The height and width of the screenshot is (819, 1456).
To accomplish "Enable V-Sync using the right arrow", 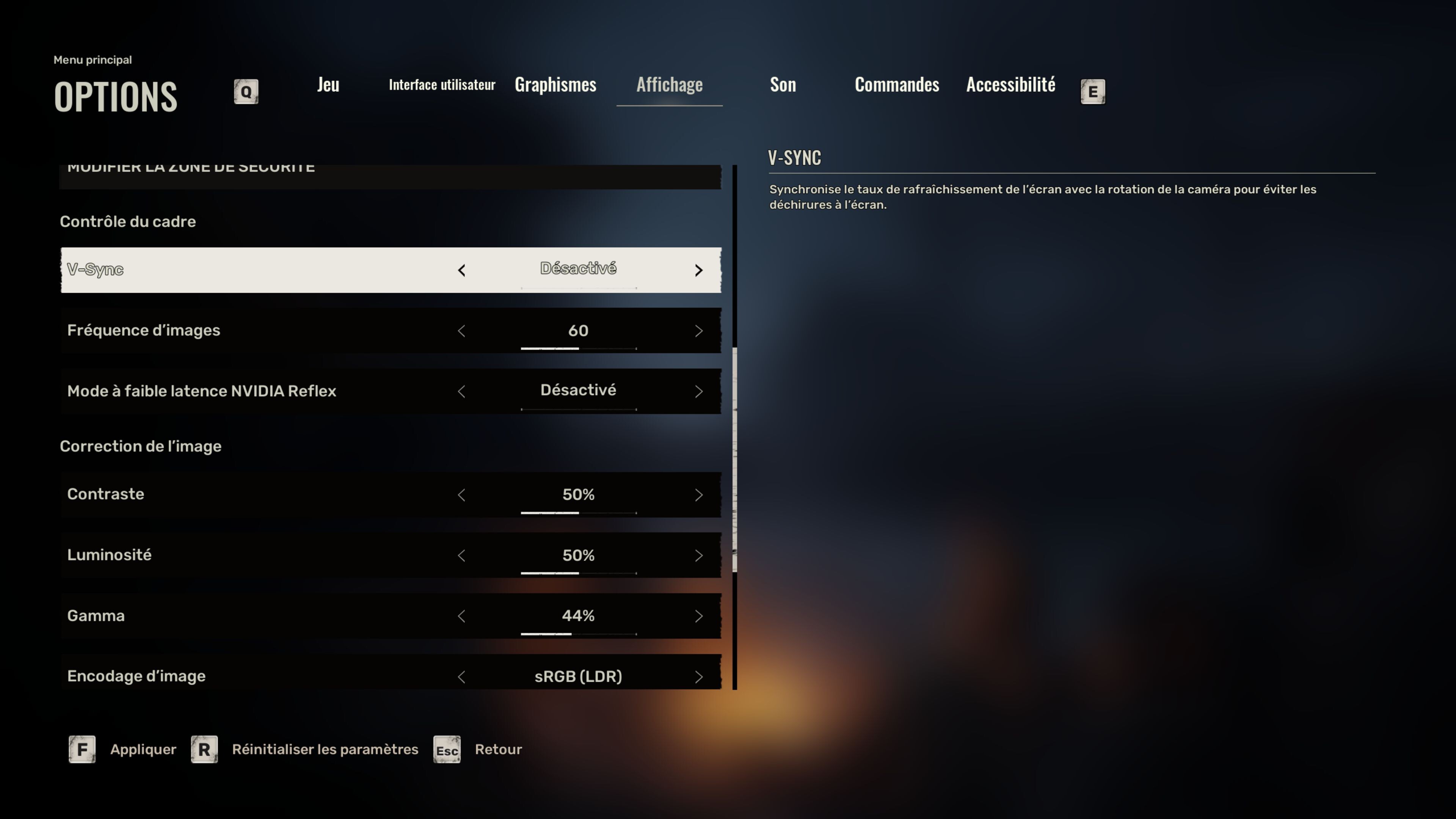I will [698, 270].
